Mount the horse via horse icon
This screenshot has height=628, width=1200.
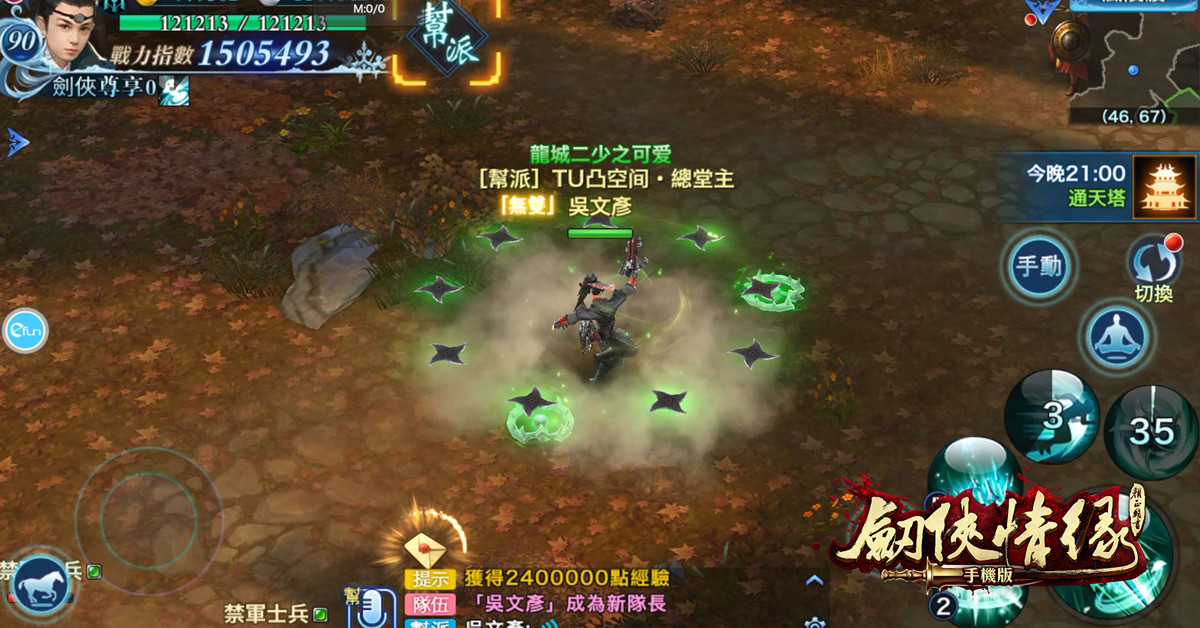[41, 585]
